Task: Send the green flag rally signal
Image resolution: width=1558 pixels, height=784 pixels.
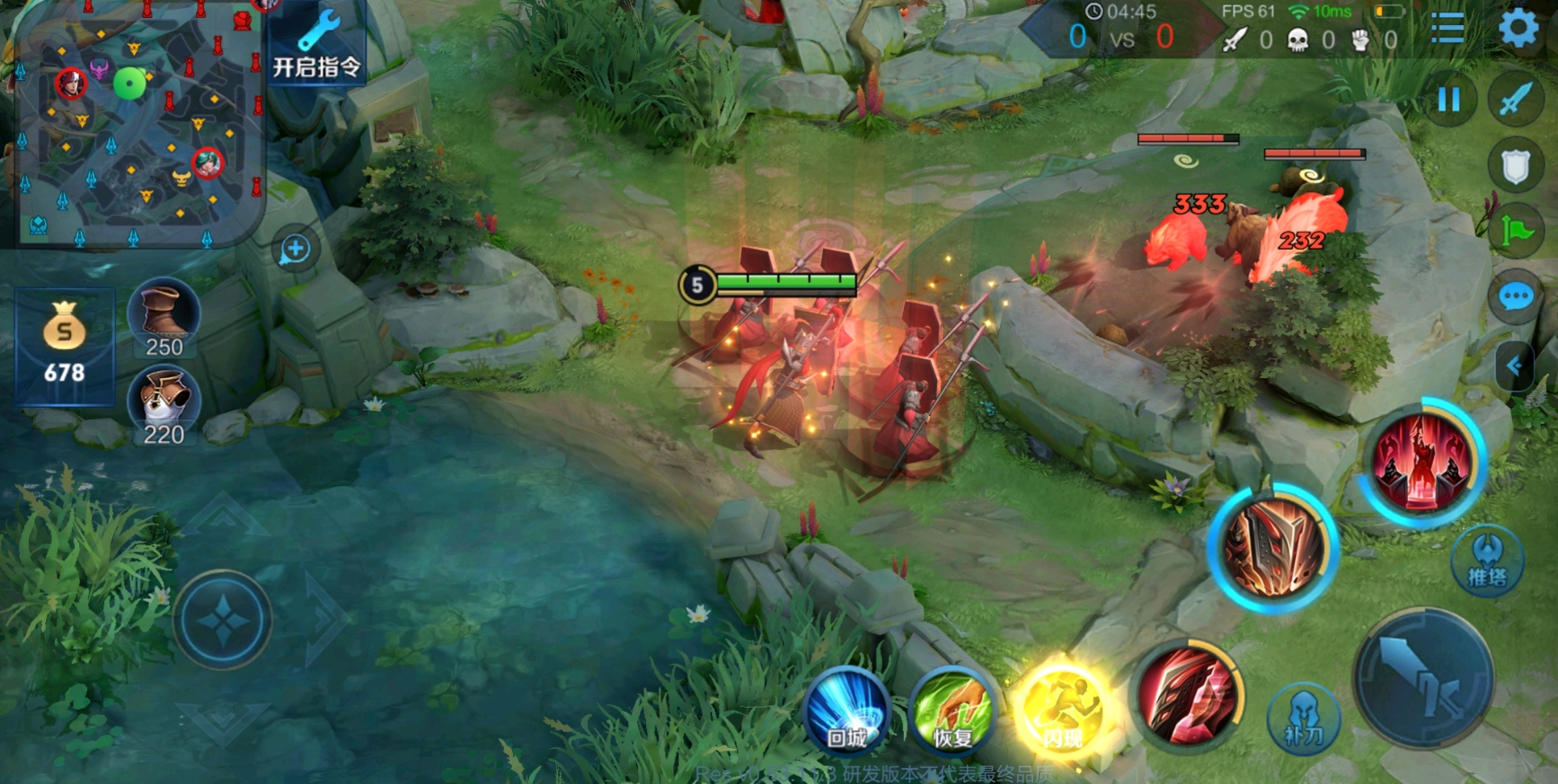Action: pyautogui.click(x=1515, y=232)
